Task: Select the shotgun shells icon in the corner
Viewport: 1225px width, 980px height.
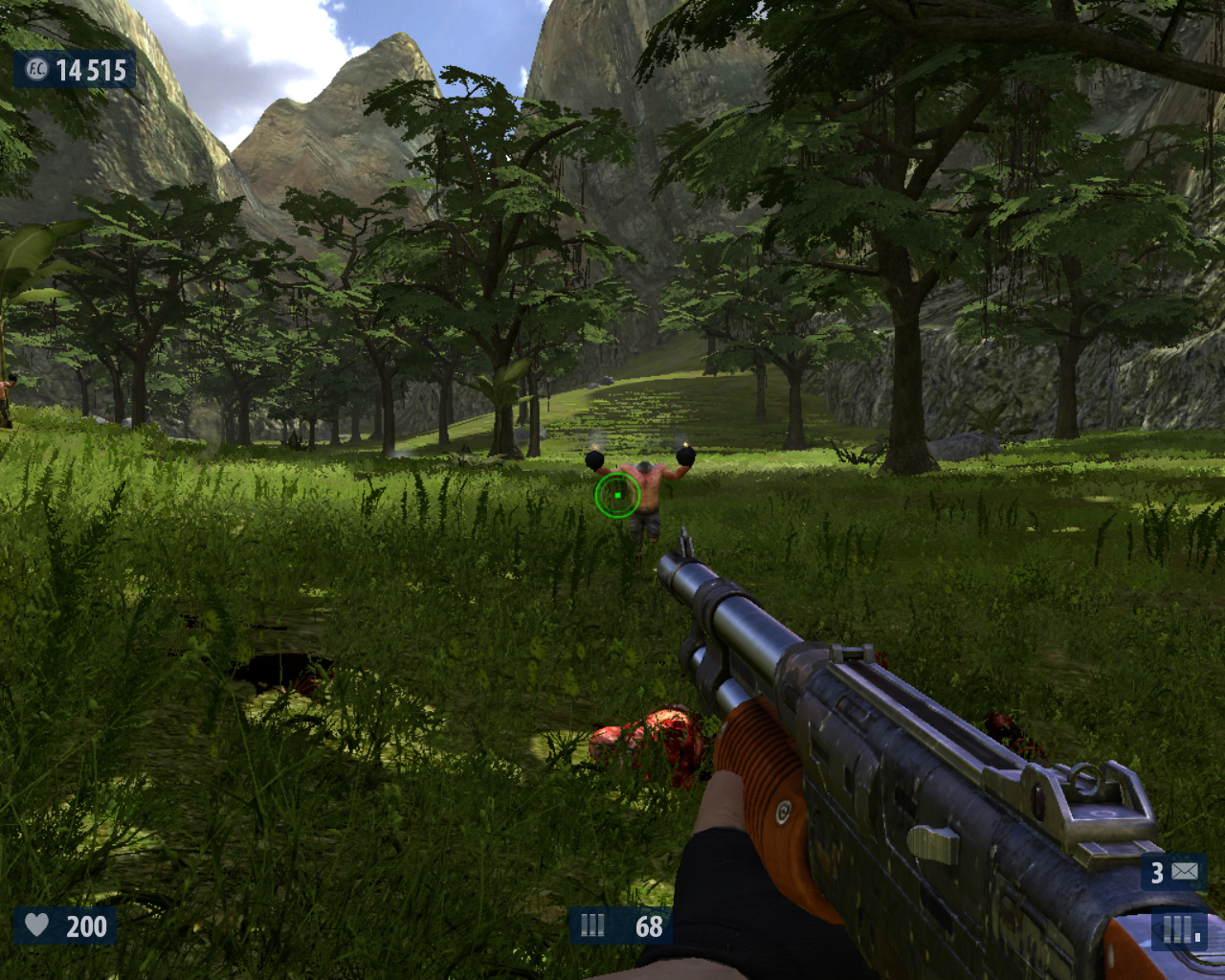Action: pos(1180,930)
